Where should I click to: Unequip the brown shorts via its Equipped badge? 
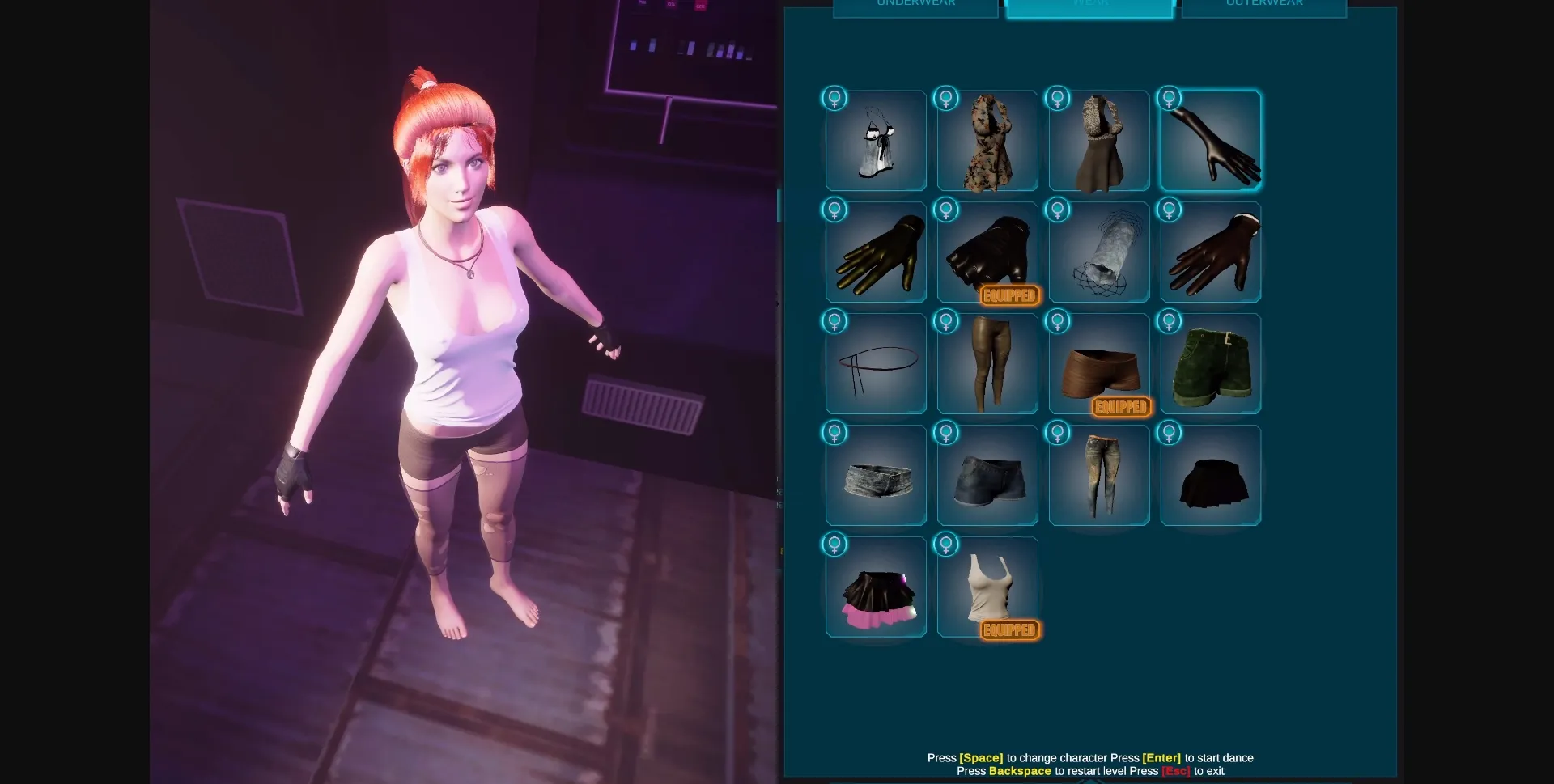tap(1121, 407)
